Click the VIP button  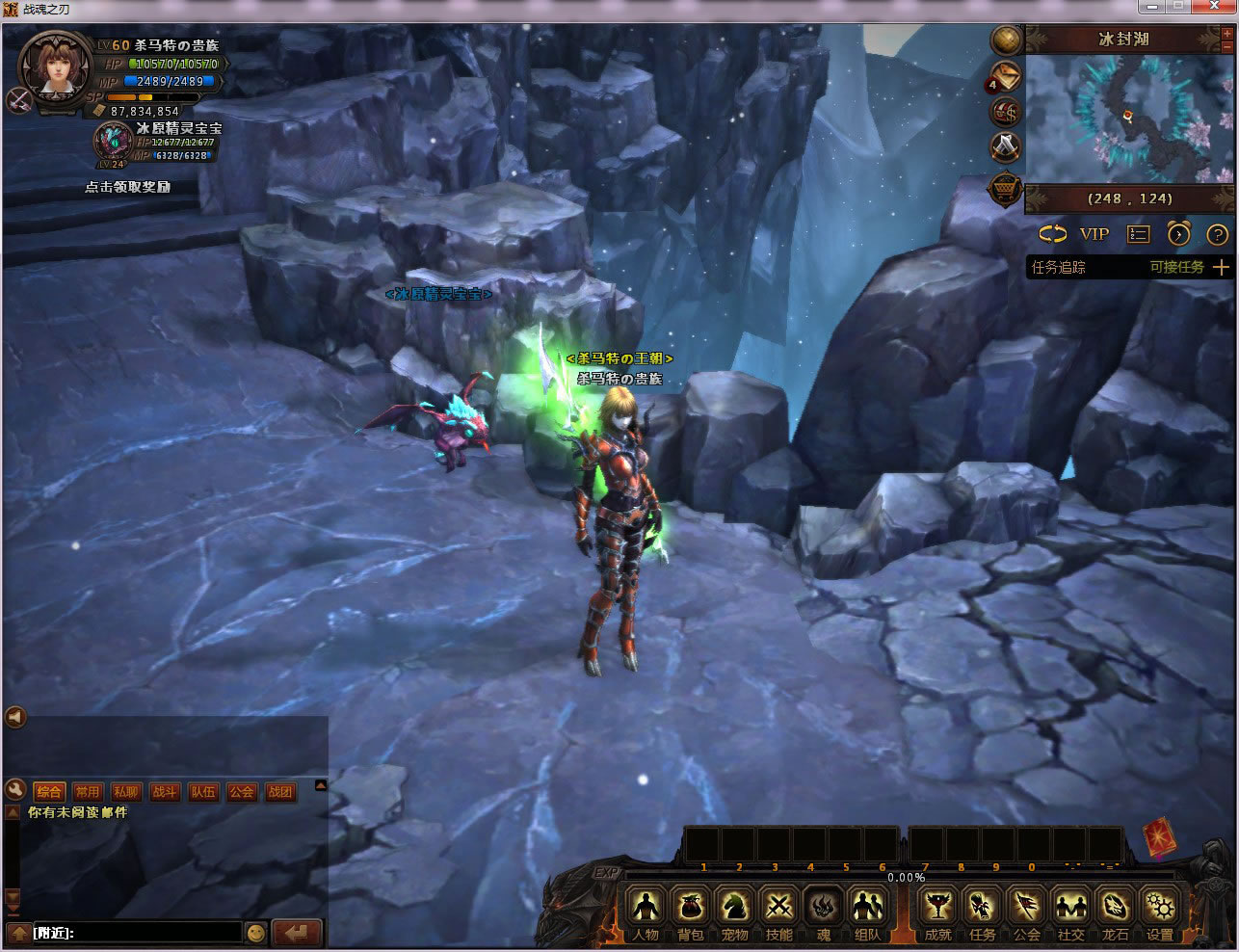(x=1094, y=234)
